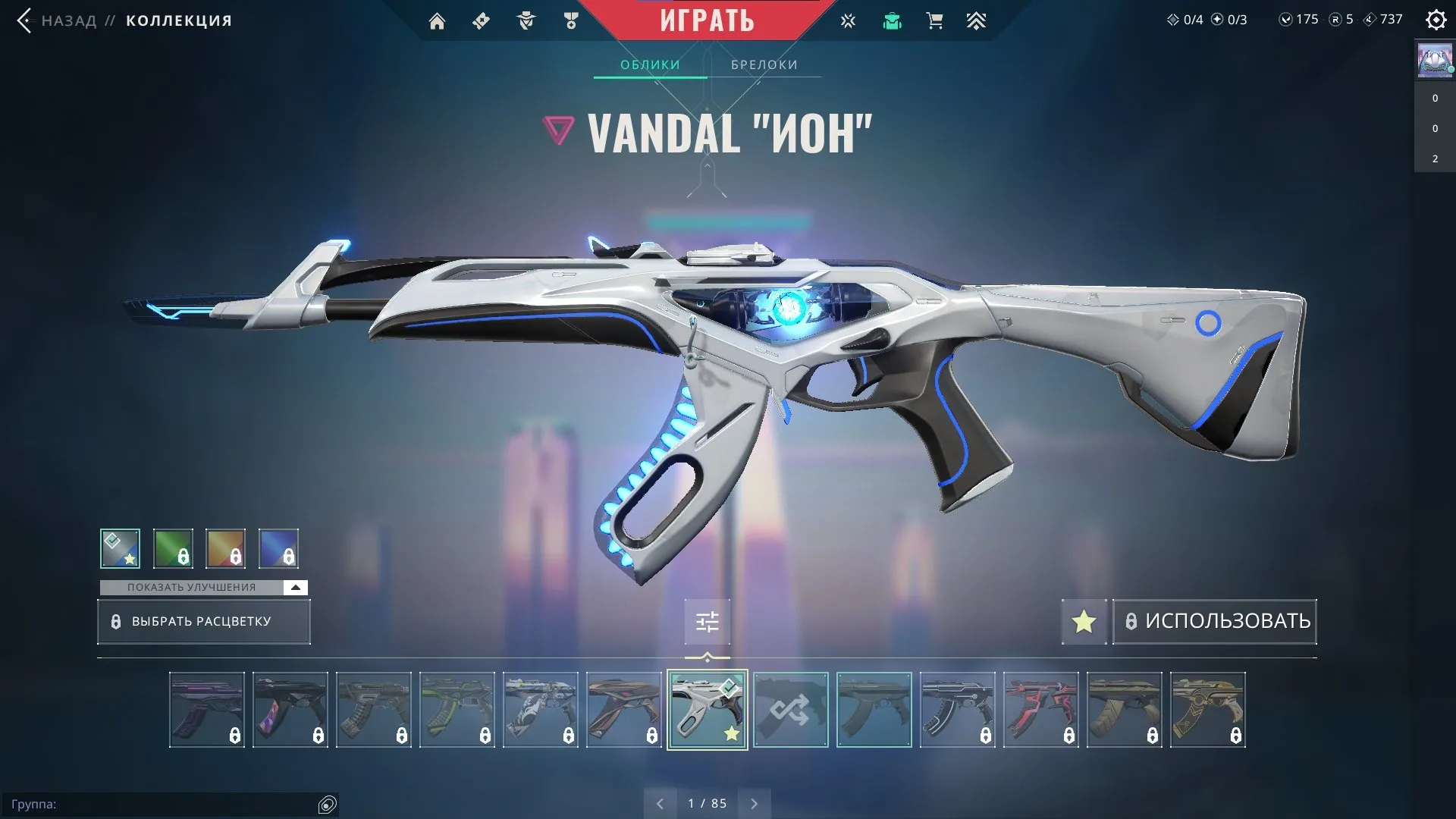This screenshot has height=819, width=1456.
Task: Expand the ПОКАЗАТЬ УЛУЧШЕНИЯ panel
Action: [x=192, y=587]
